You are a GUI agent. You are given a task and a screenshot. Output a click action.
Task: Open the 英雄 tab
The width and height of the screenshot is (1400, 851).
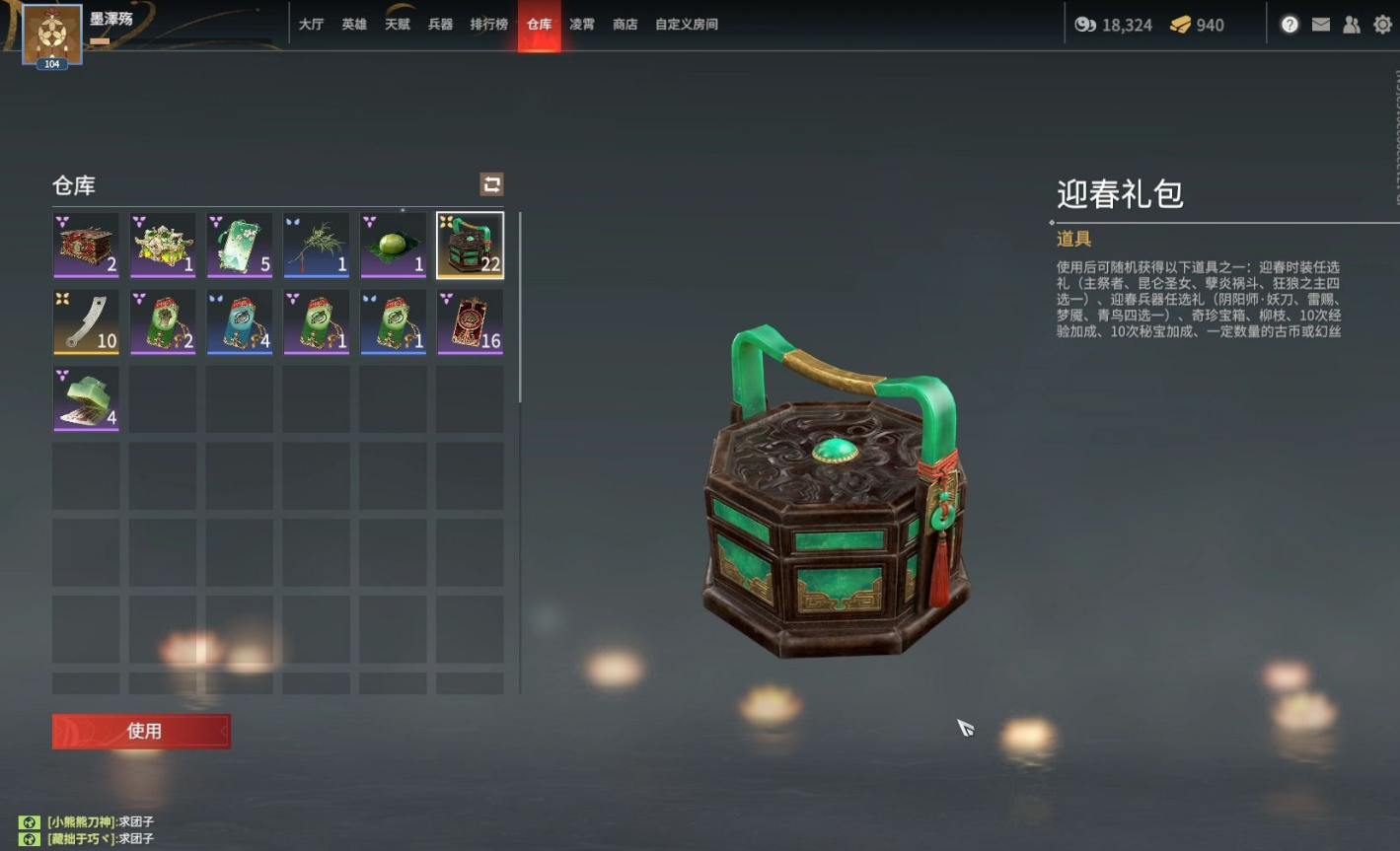[x=353, y=24]
